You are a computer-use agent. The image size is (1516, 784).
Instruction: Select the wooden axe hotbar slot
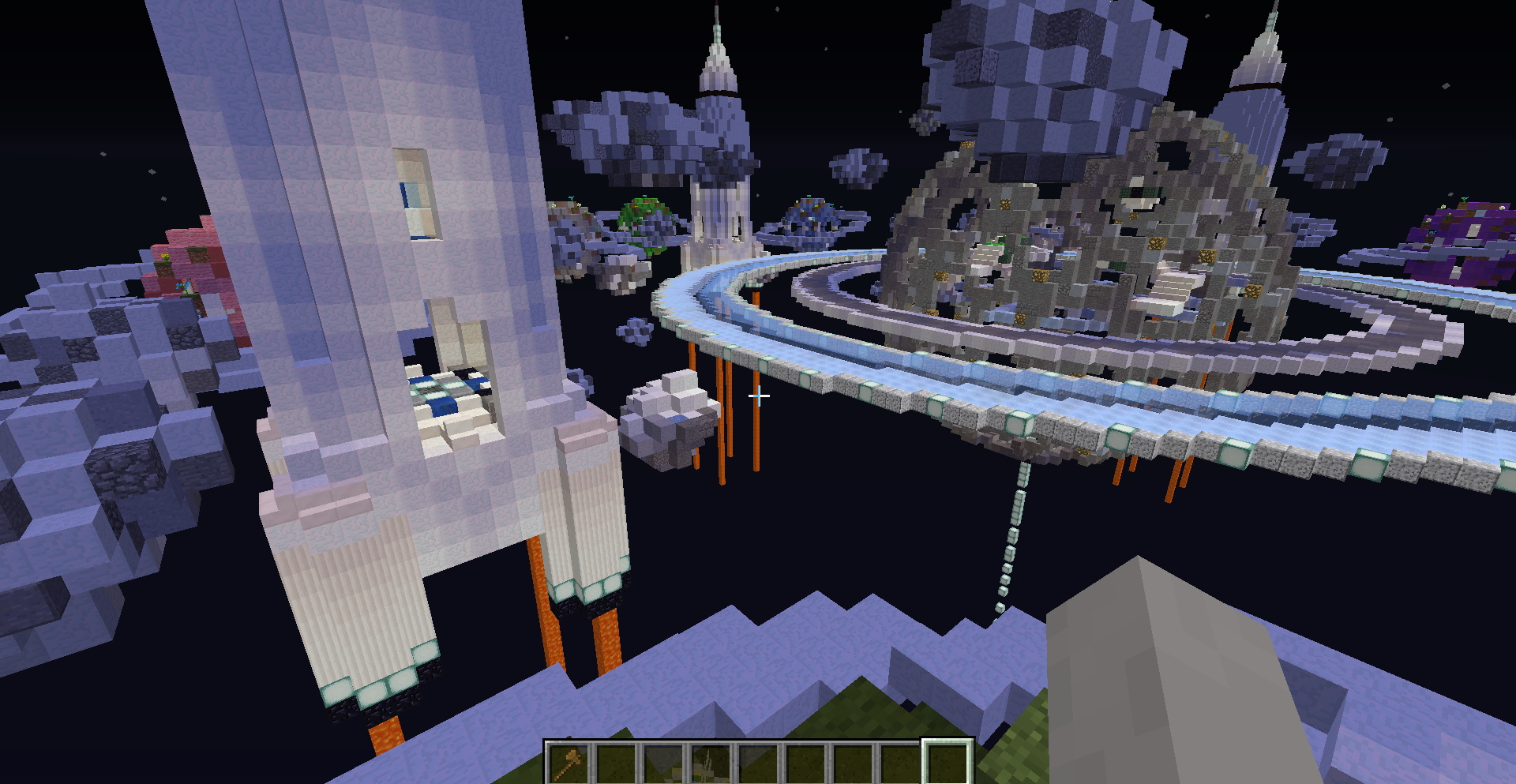tap(569, 763)
